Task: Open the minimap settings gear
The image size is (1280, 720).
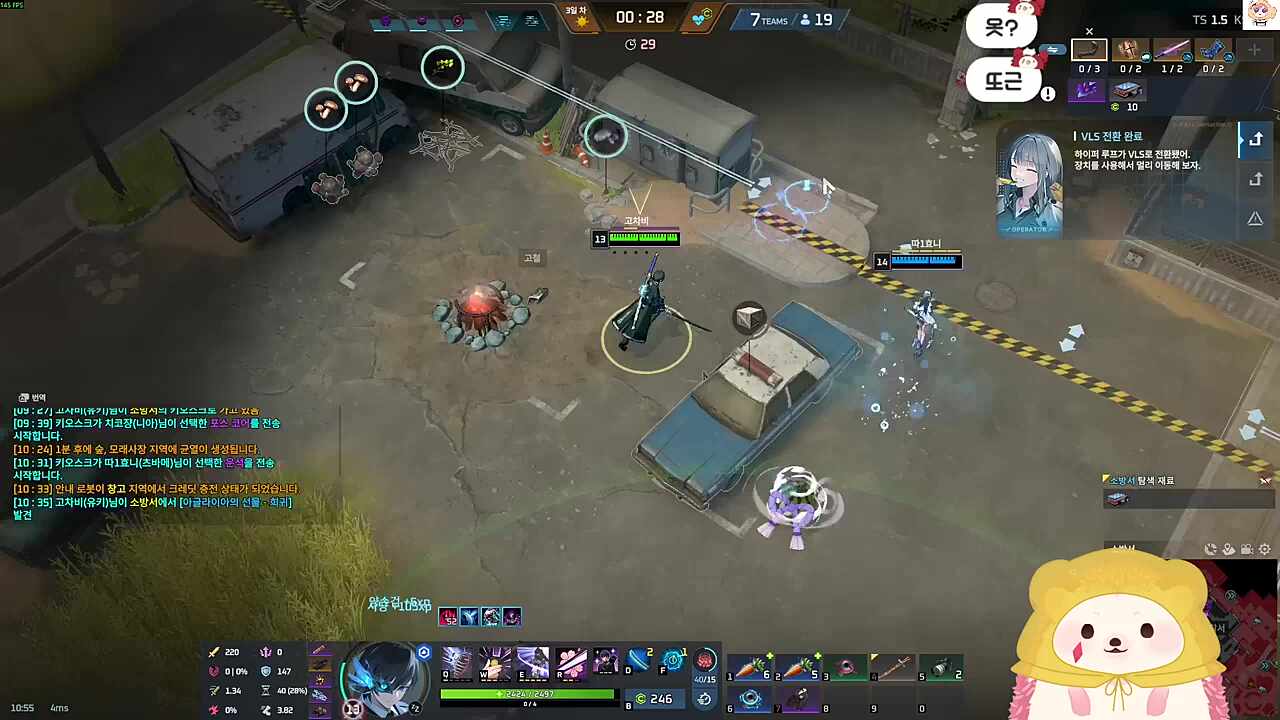Action: 1264,548
